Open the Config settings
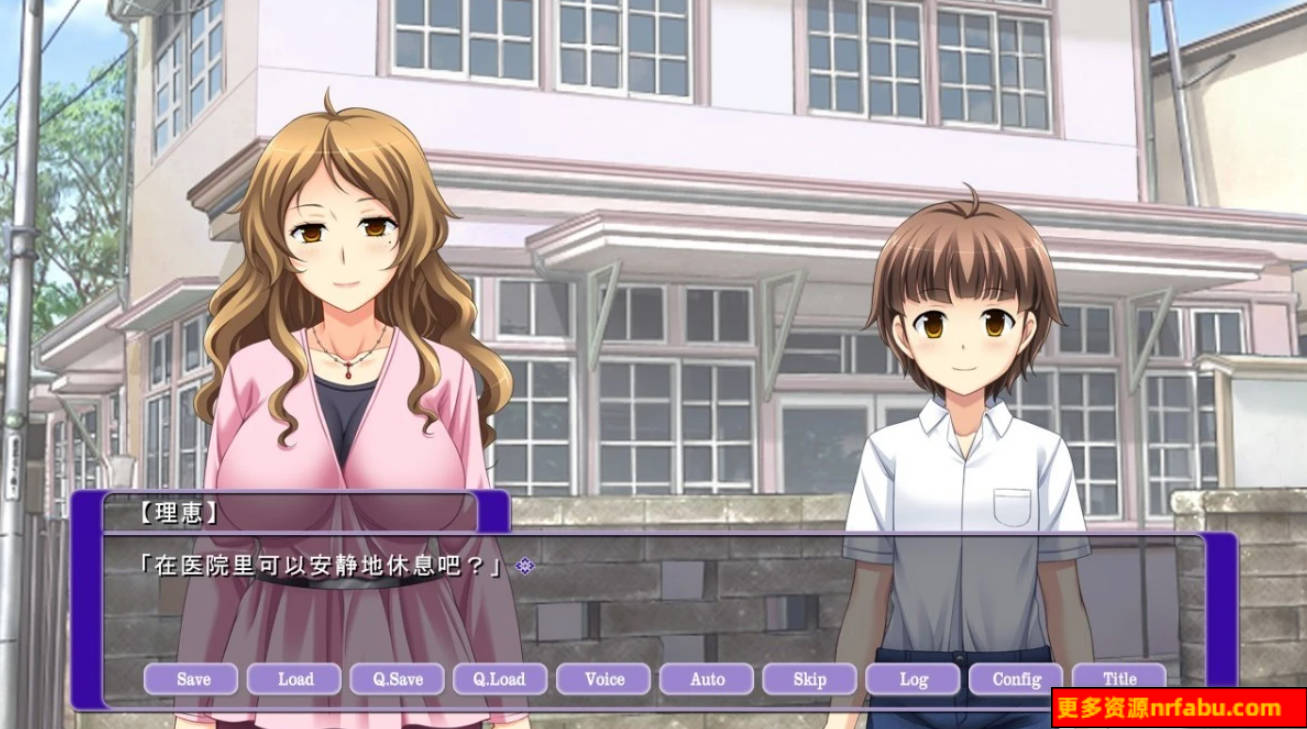 pyautogui.click(x=1016, y=679)
